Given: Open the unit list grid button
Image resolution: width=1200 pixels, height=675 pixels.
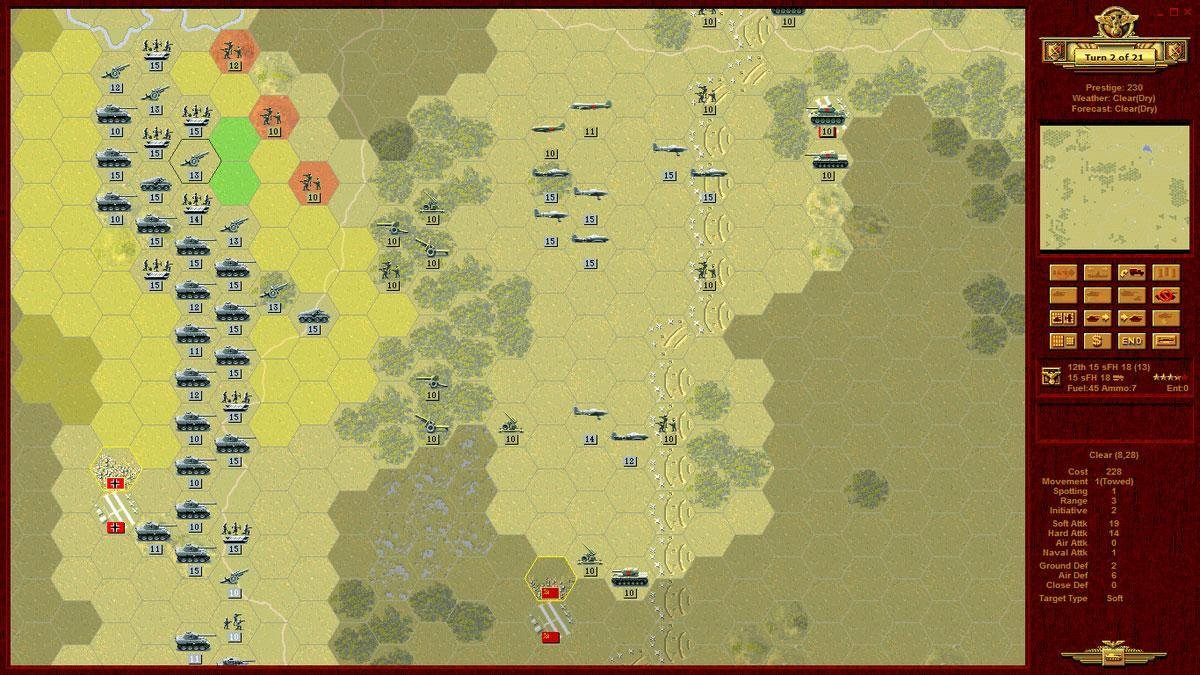Looking at the screenshot, I should click(x=1064, y=341).
